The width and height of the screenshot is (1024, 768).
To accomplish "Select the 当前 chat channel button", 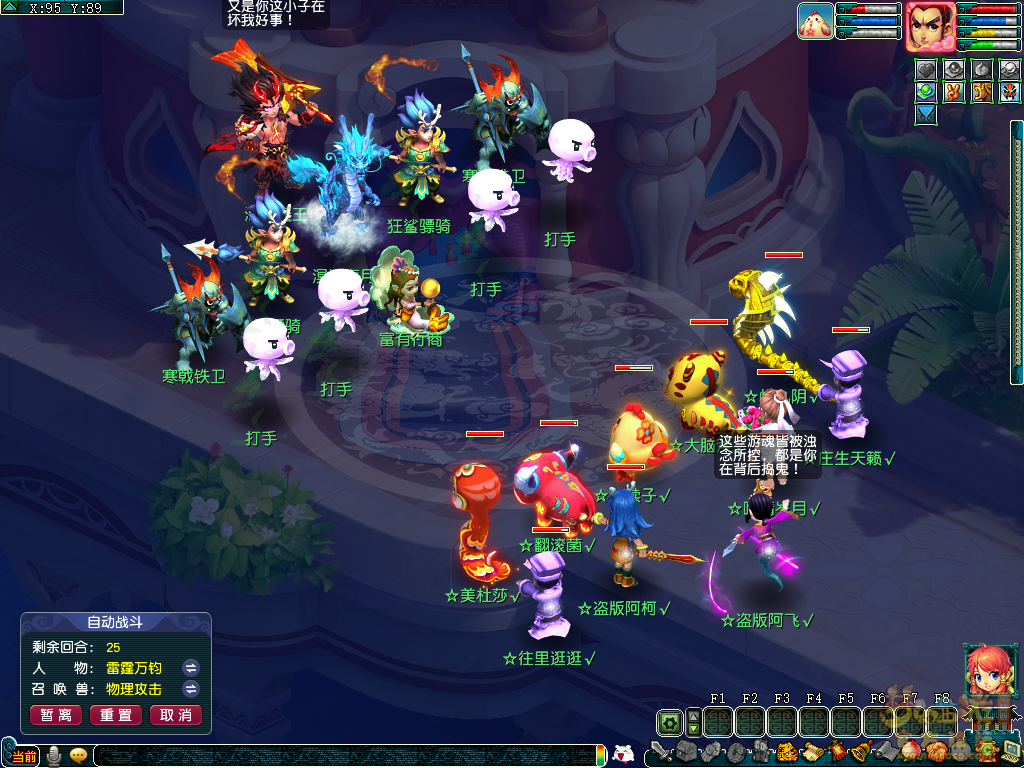I will pos(25,755).
